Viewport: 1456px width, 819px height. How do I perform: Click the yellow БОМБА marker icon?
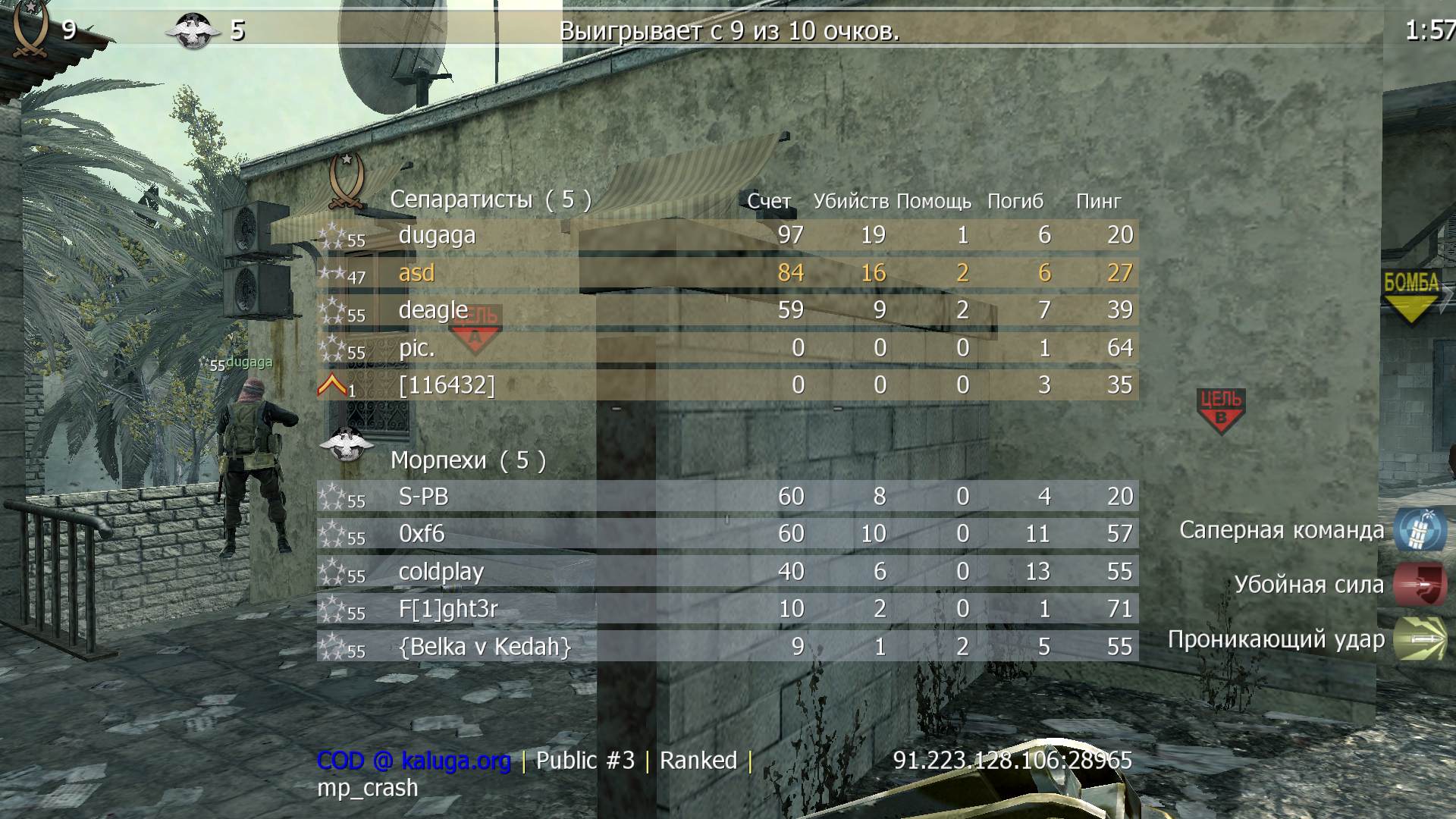coord(1412,296)
